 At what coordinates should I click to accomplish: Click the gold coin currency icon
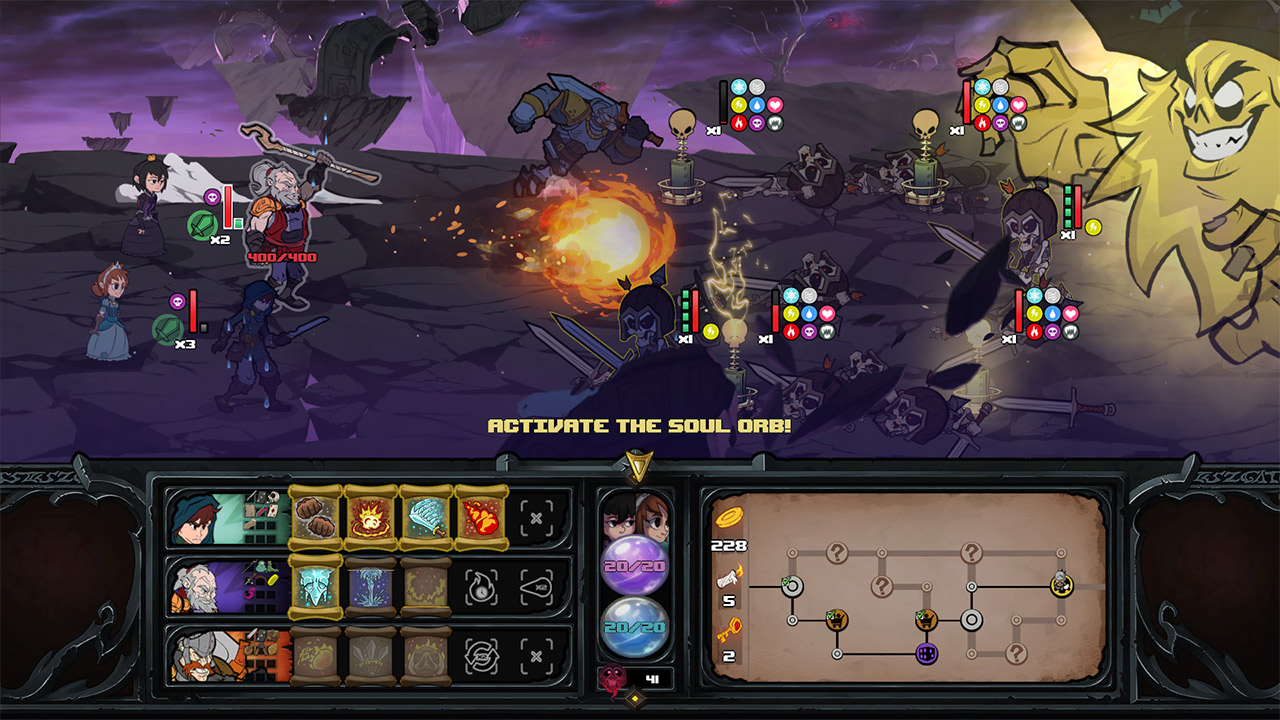coord(729,519)
